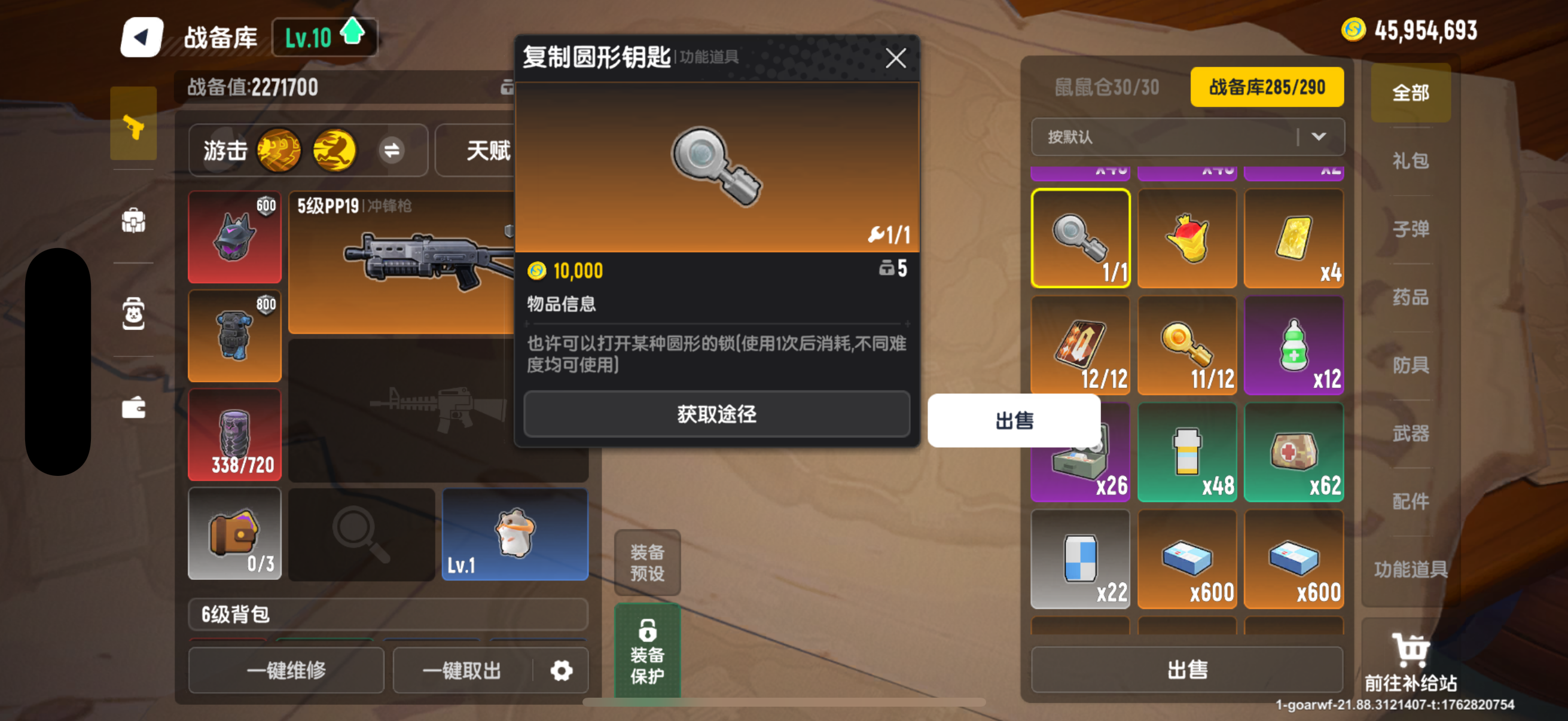Open the settings gear beside 一键取出

pos(562,670)
